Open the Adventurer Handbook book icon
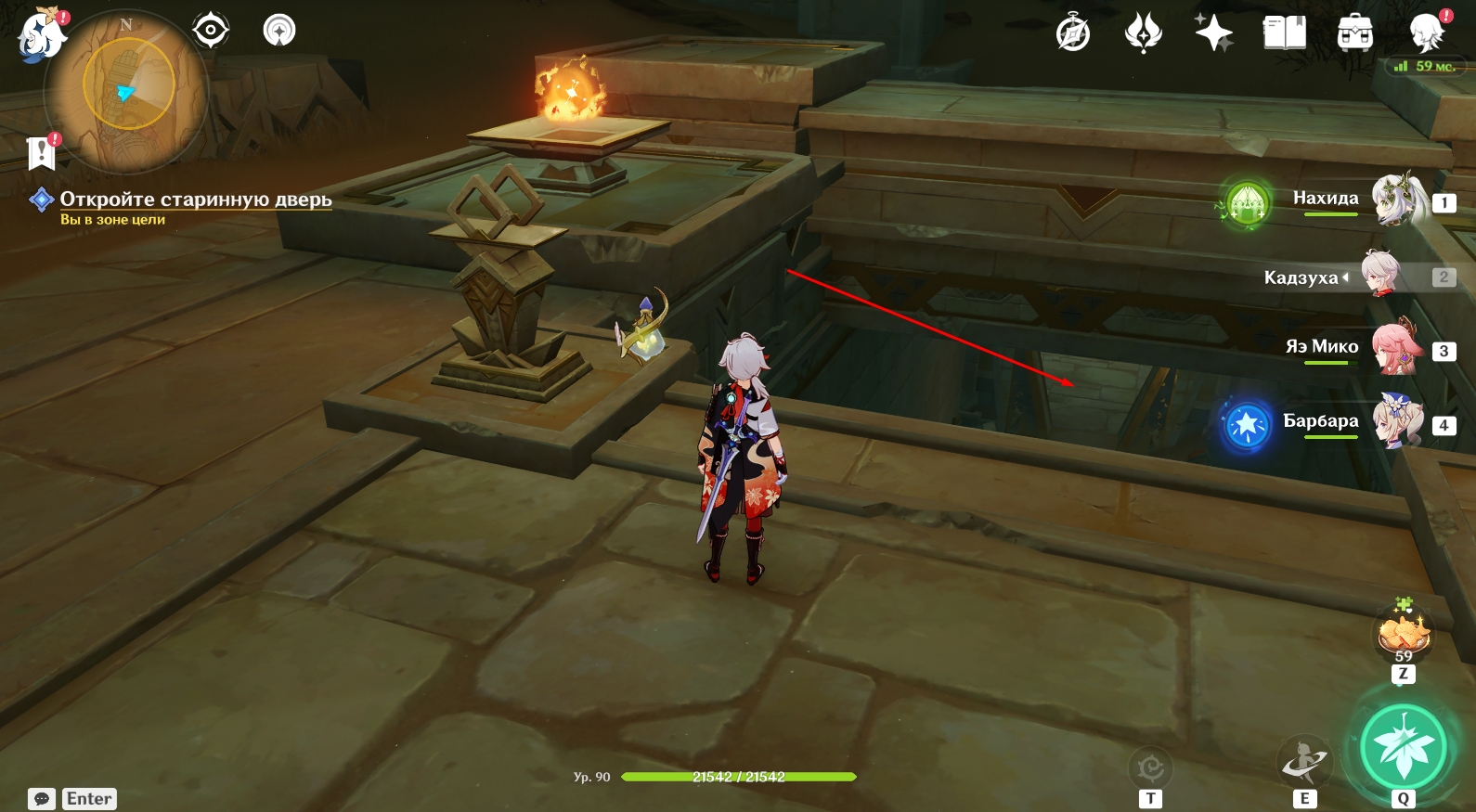The height and width of the screenshot is (812, 1476). (x=1285, y=34)
